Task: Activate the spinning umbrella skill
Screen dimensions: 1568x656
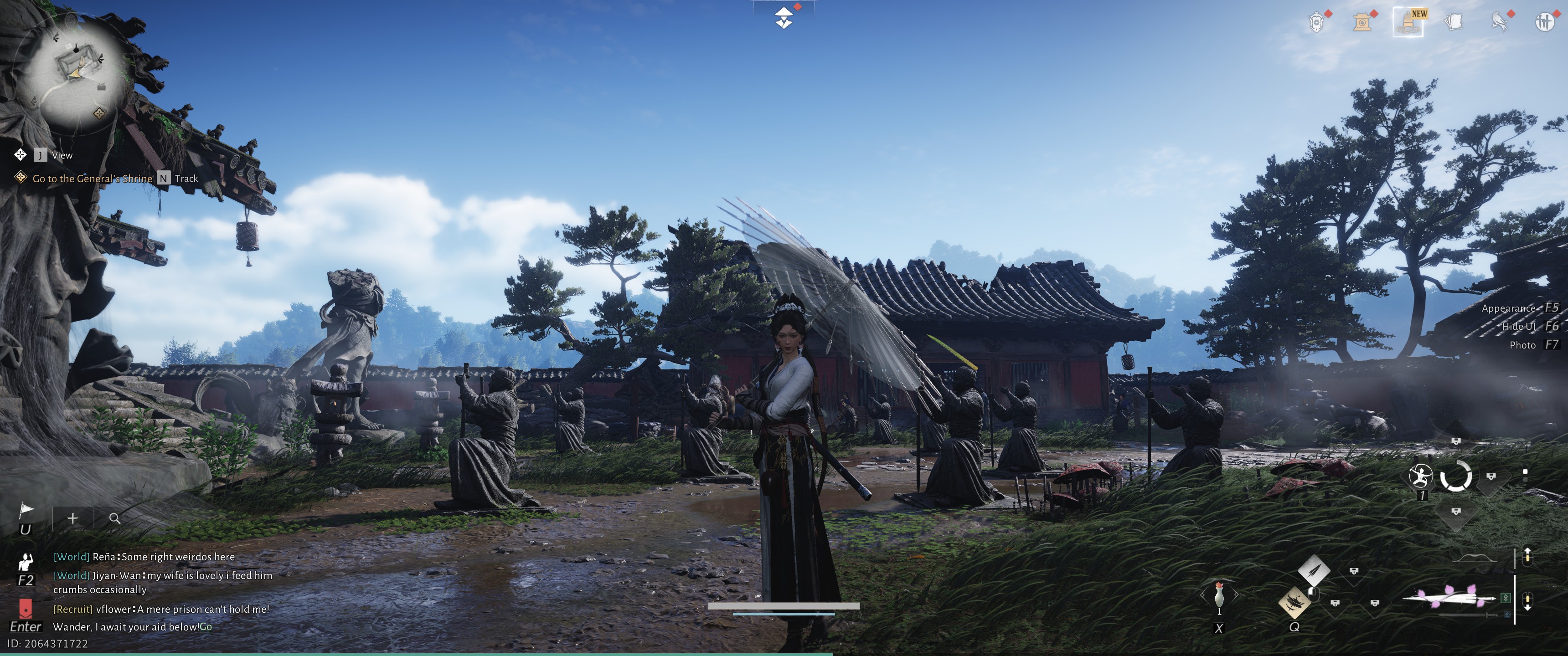Action: click(x=1294, y=602)
